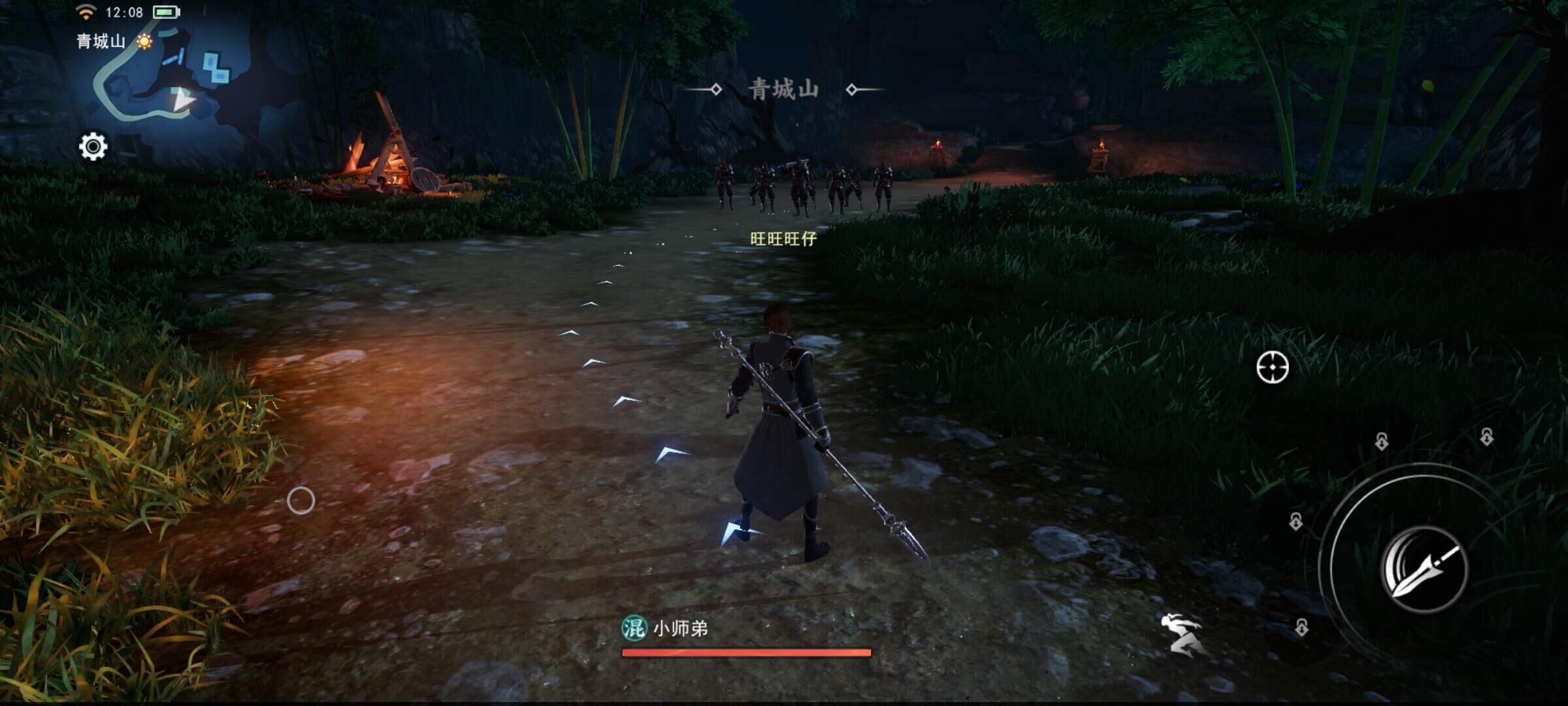Toggle the leftmost locked skill slot

pyautogui.click(x=1296, y=521)
